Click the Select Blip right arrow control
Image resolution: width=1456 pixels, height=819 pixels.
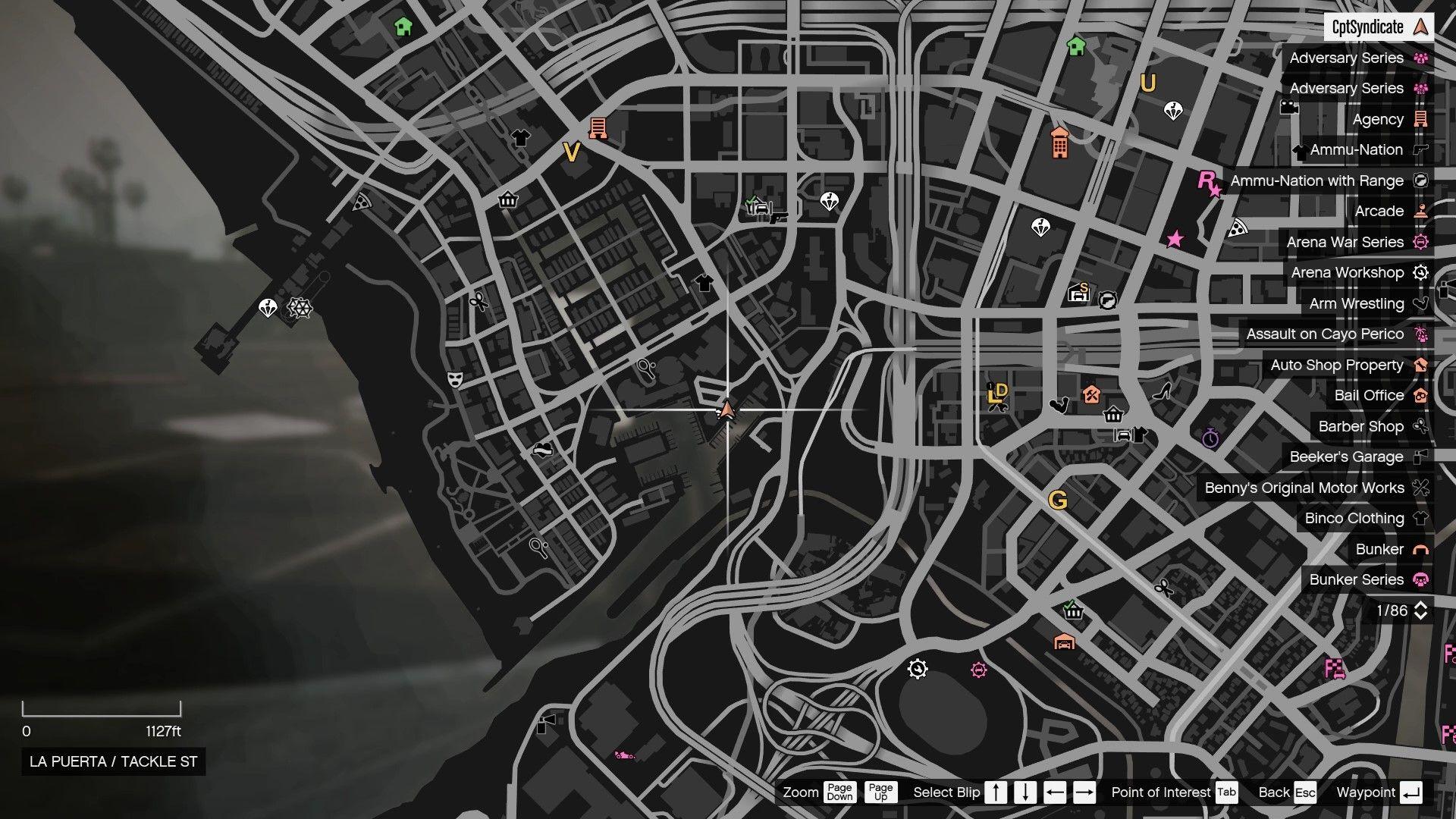[1085, 792]
